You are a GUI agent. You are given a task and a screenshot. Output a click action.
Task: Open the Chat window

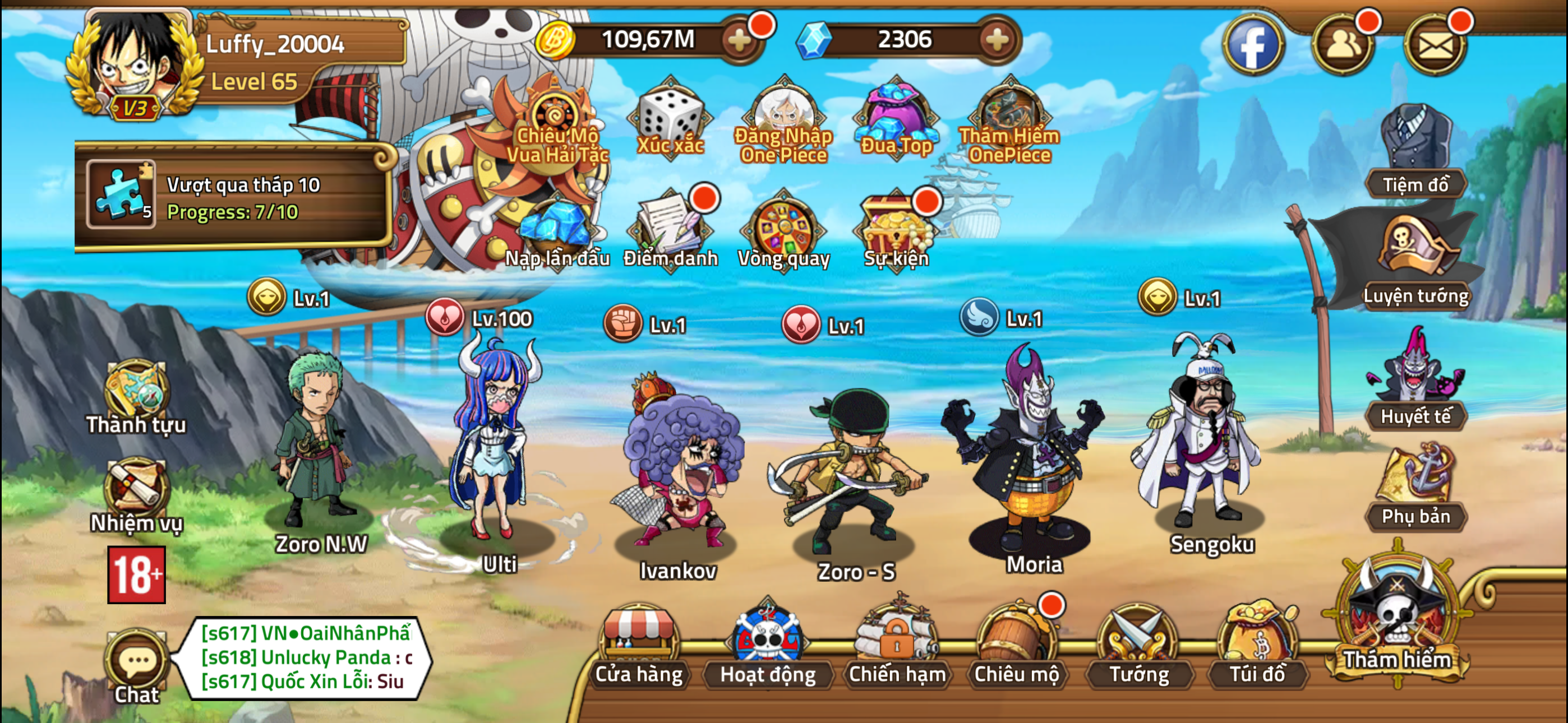click(137, 666)
